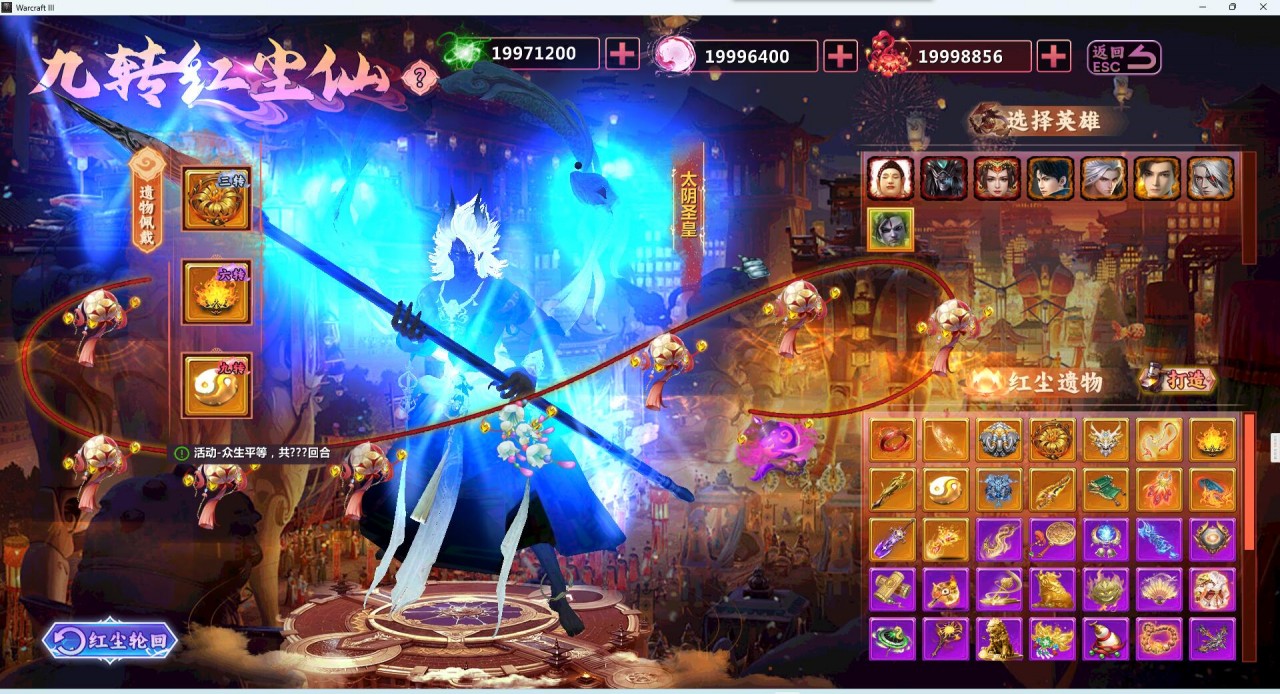Select the equipped 六转 flame relic slot

[216, 292]
